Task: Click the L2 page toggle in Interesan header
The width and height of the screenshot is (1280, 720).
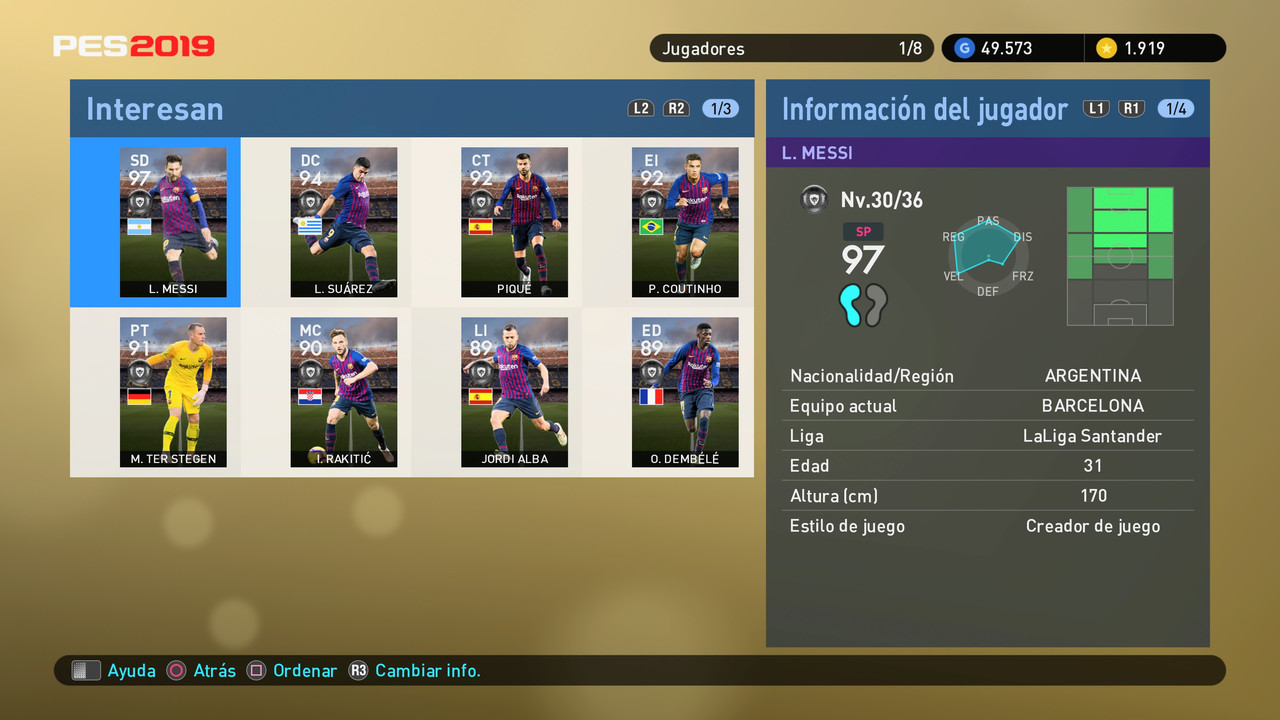Action: click(x=641, y=108)
